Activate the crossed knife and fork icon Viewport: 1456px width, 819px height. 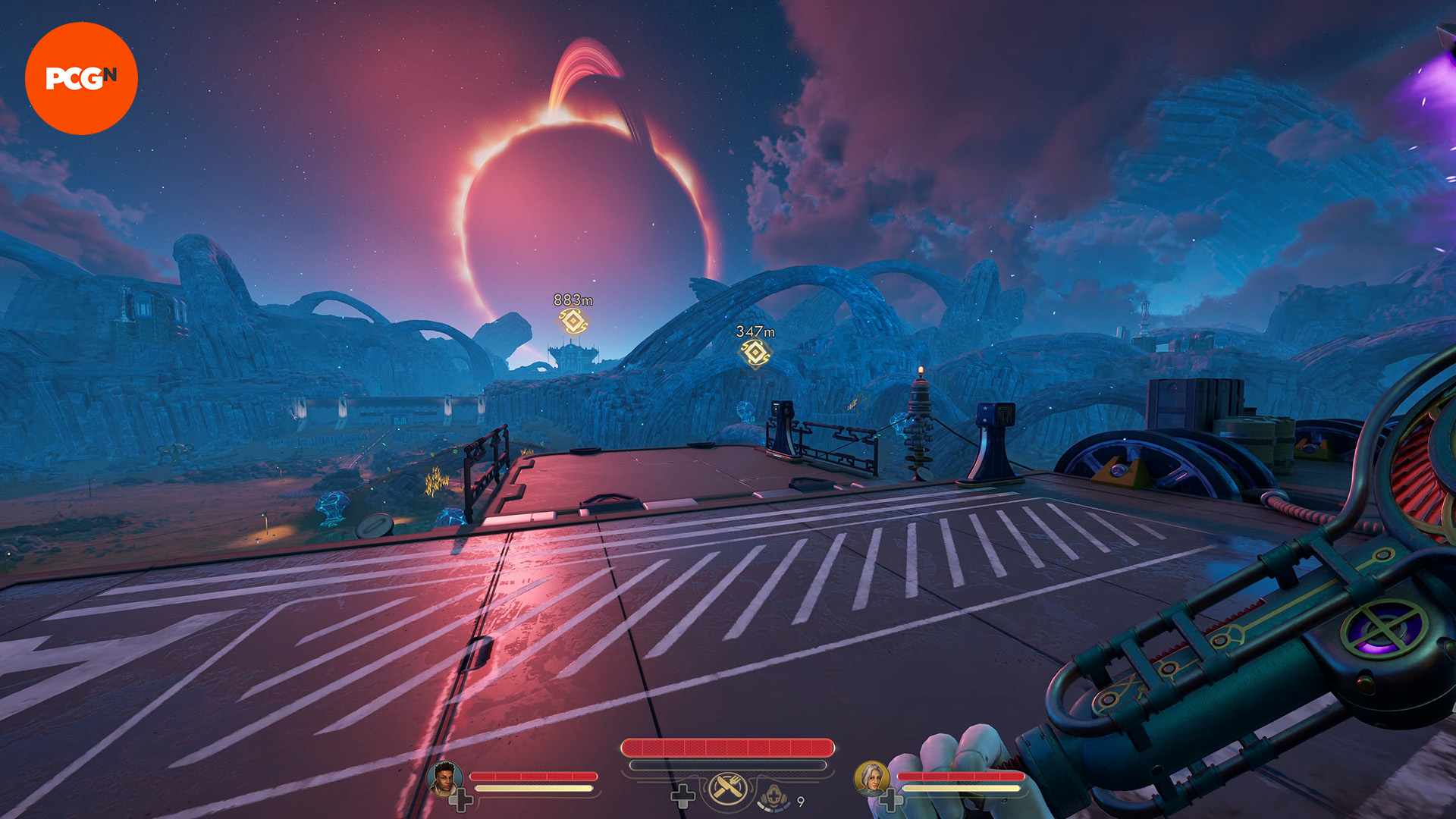click(727, 789)
